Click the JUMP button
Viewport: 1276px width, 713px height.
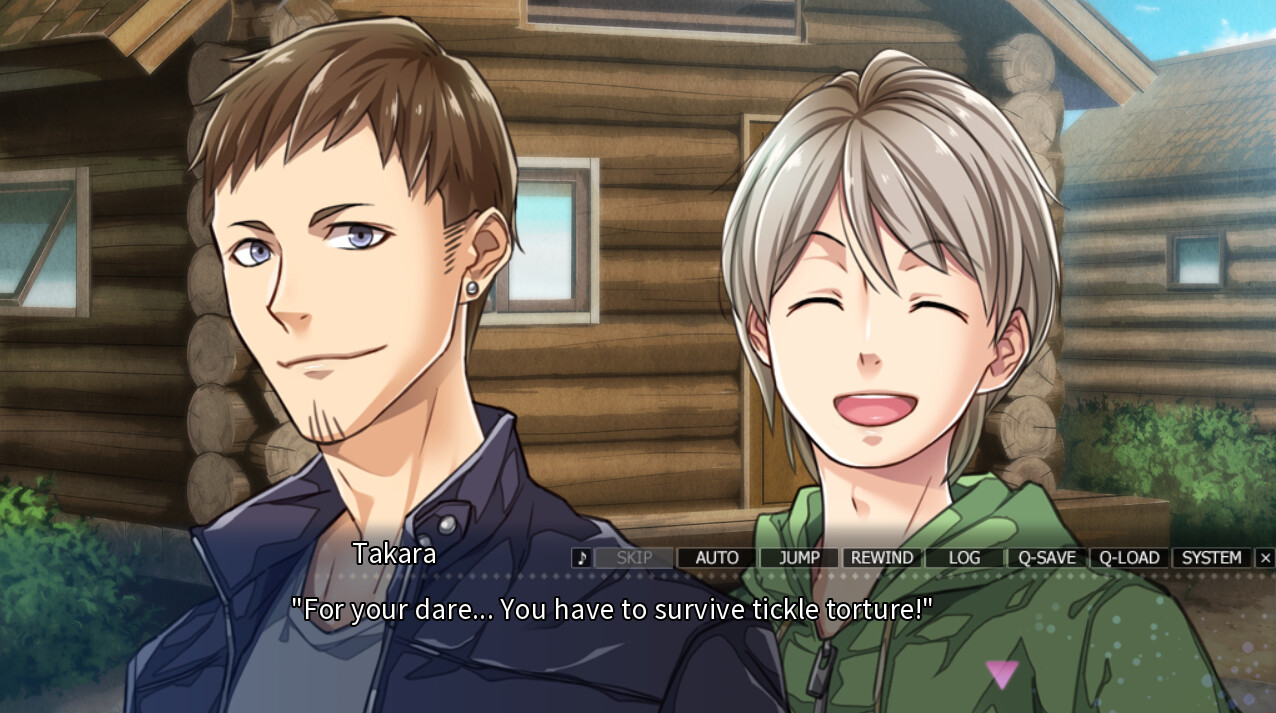tap(799, 558)
